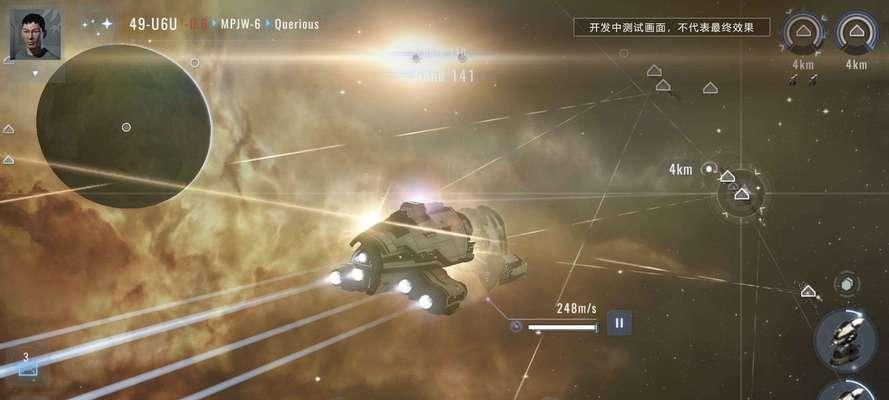Open the Querious region label

point(297,24)
